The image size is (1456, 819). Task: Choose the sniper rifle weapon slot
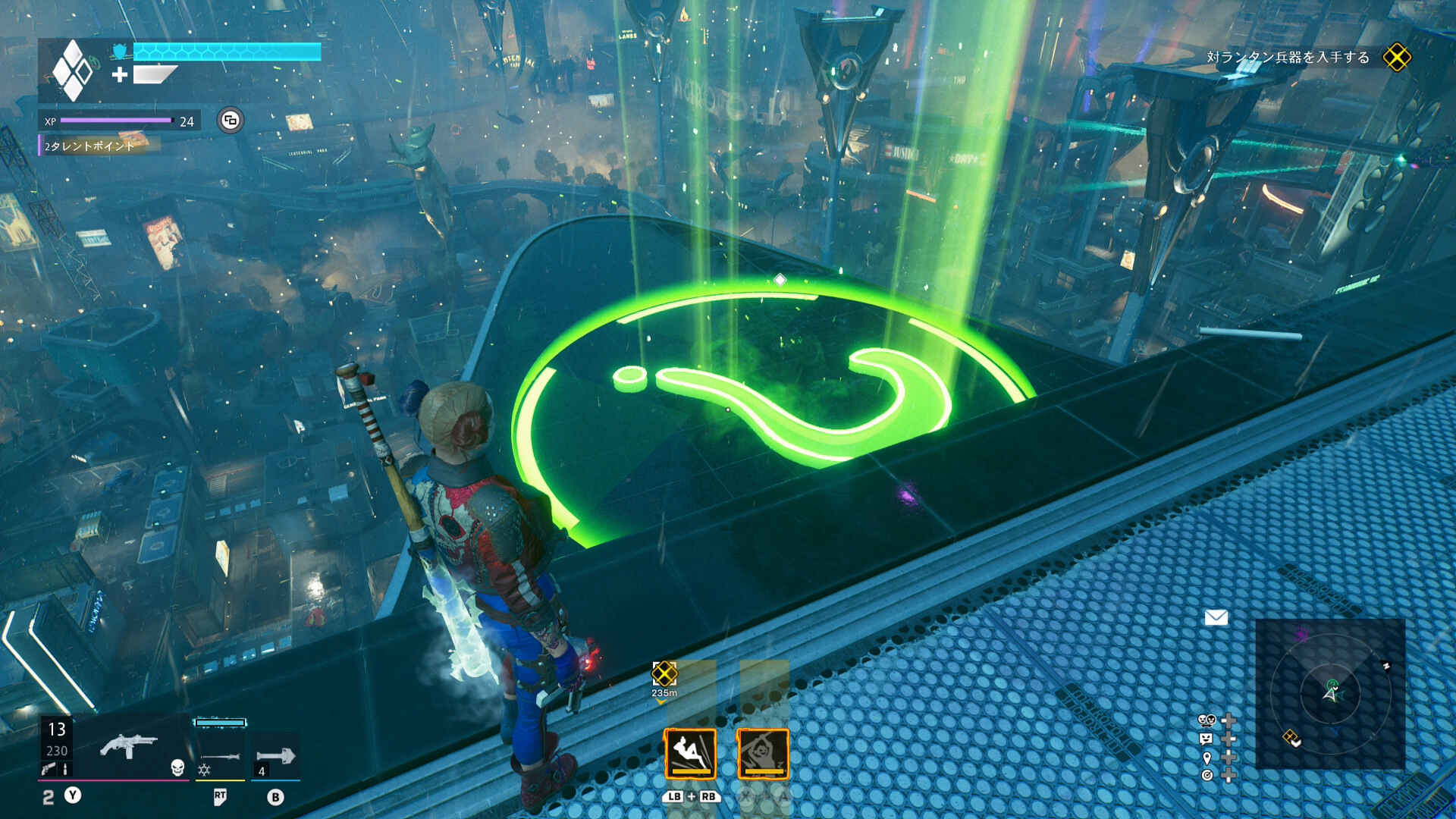(x=220, y=756)
